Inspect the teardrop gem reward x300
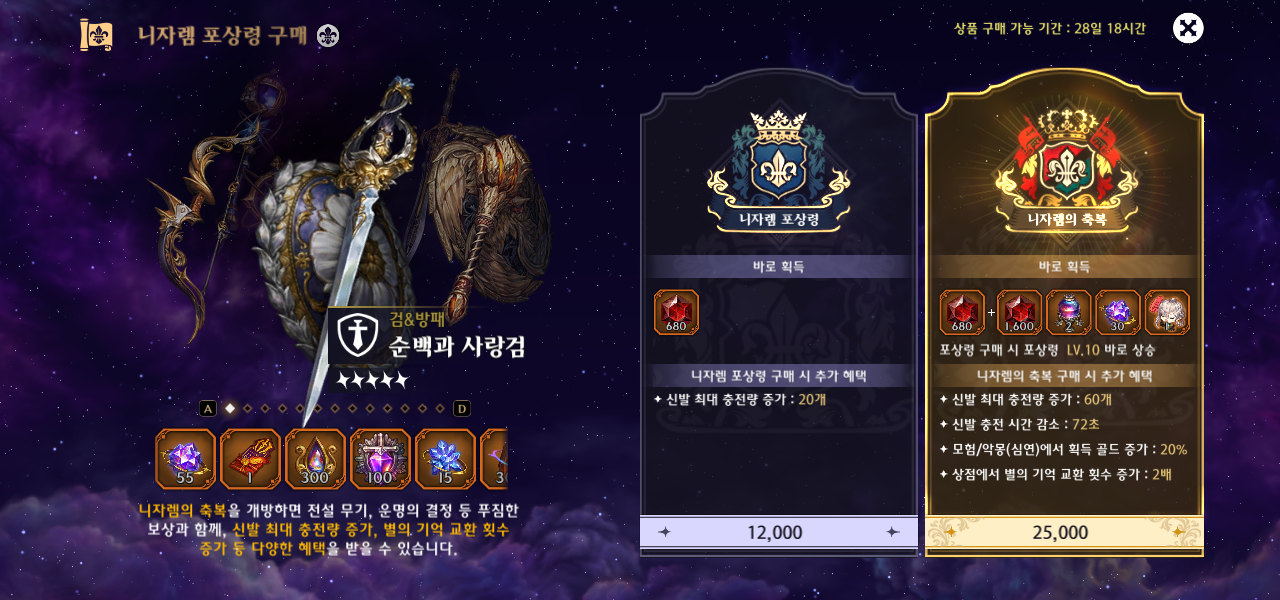 tap(315, 459)
